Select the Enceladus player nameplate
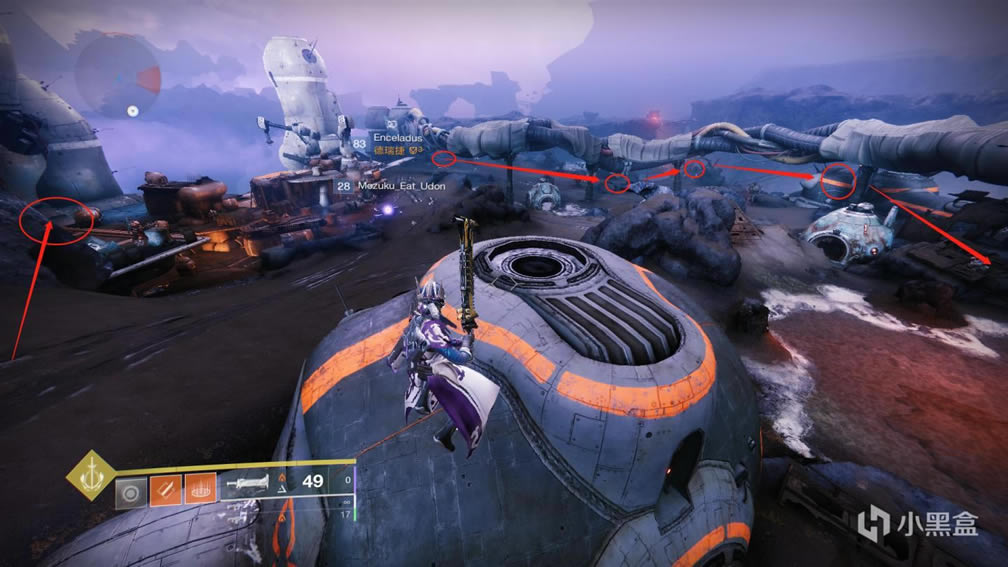1008x567 pixels. coord(396,137)
